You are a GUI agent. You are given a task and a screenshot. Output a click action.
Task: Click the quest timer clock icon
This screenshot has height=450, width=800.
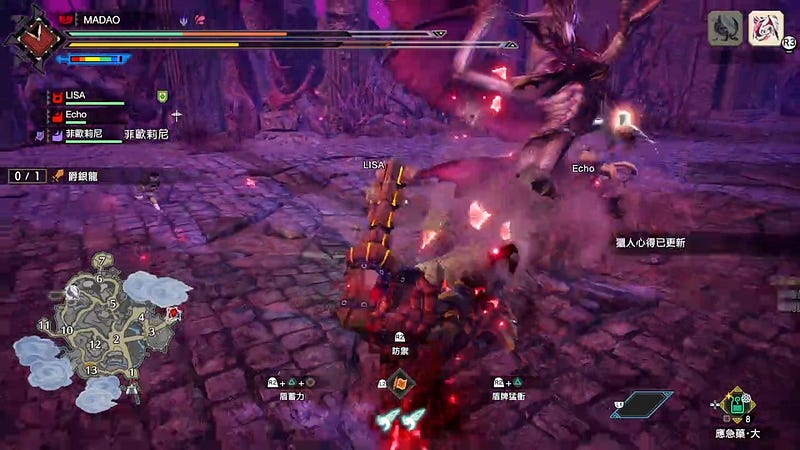point(23,36)
